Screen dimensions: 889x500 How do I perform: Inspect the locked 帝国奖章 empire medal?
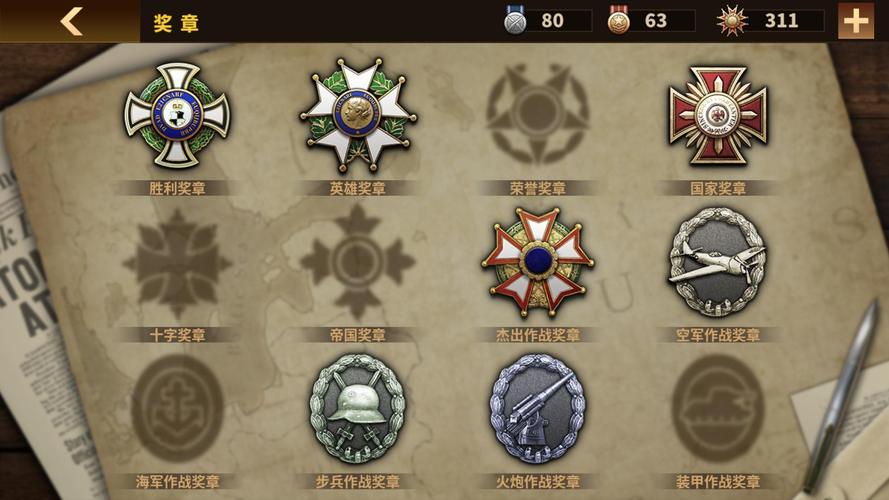(357, 262)
